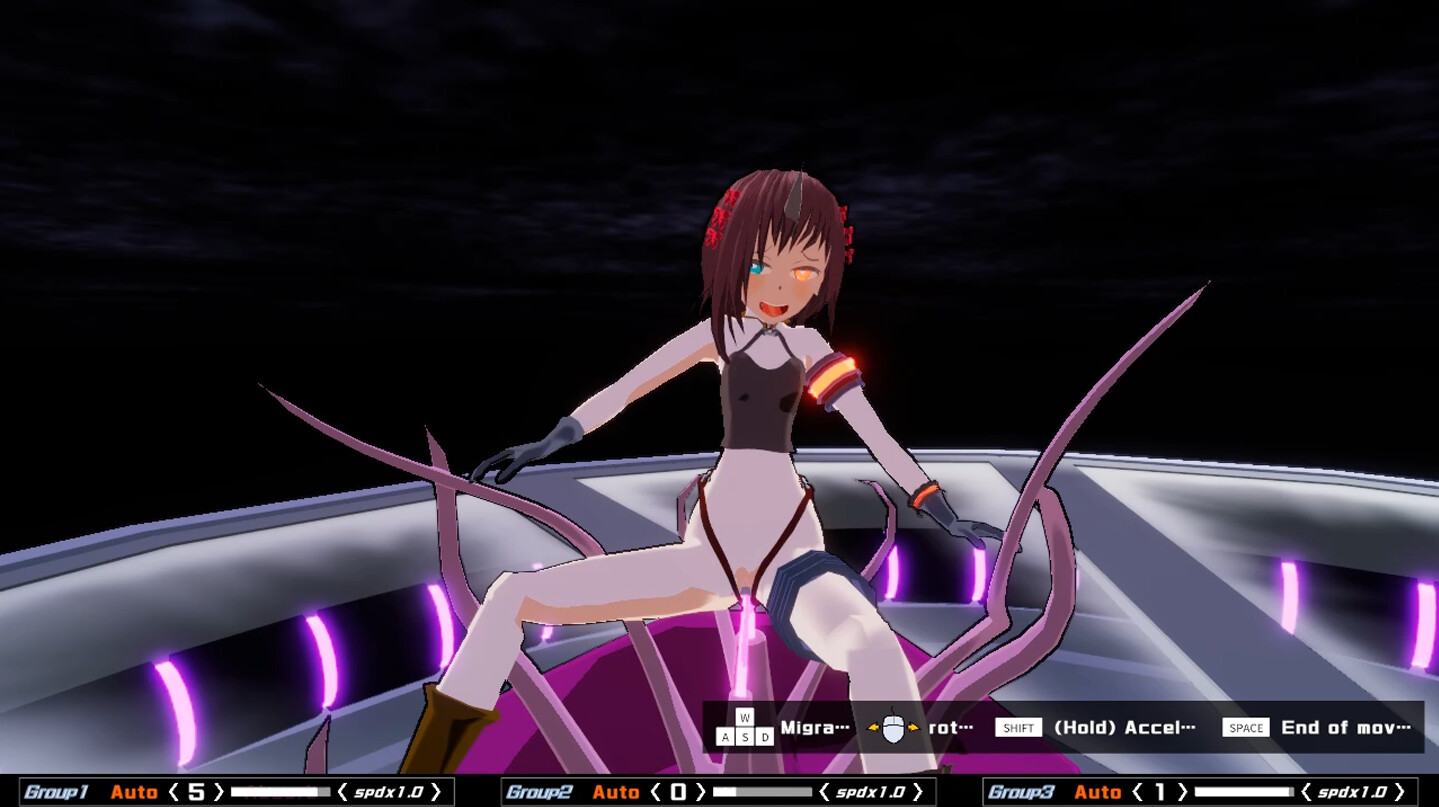Click the SHIFT key icon

1019,727
